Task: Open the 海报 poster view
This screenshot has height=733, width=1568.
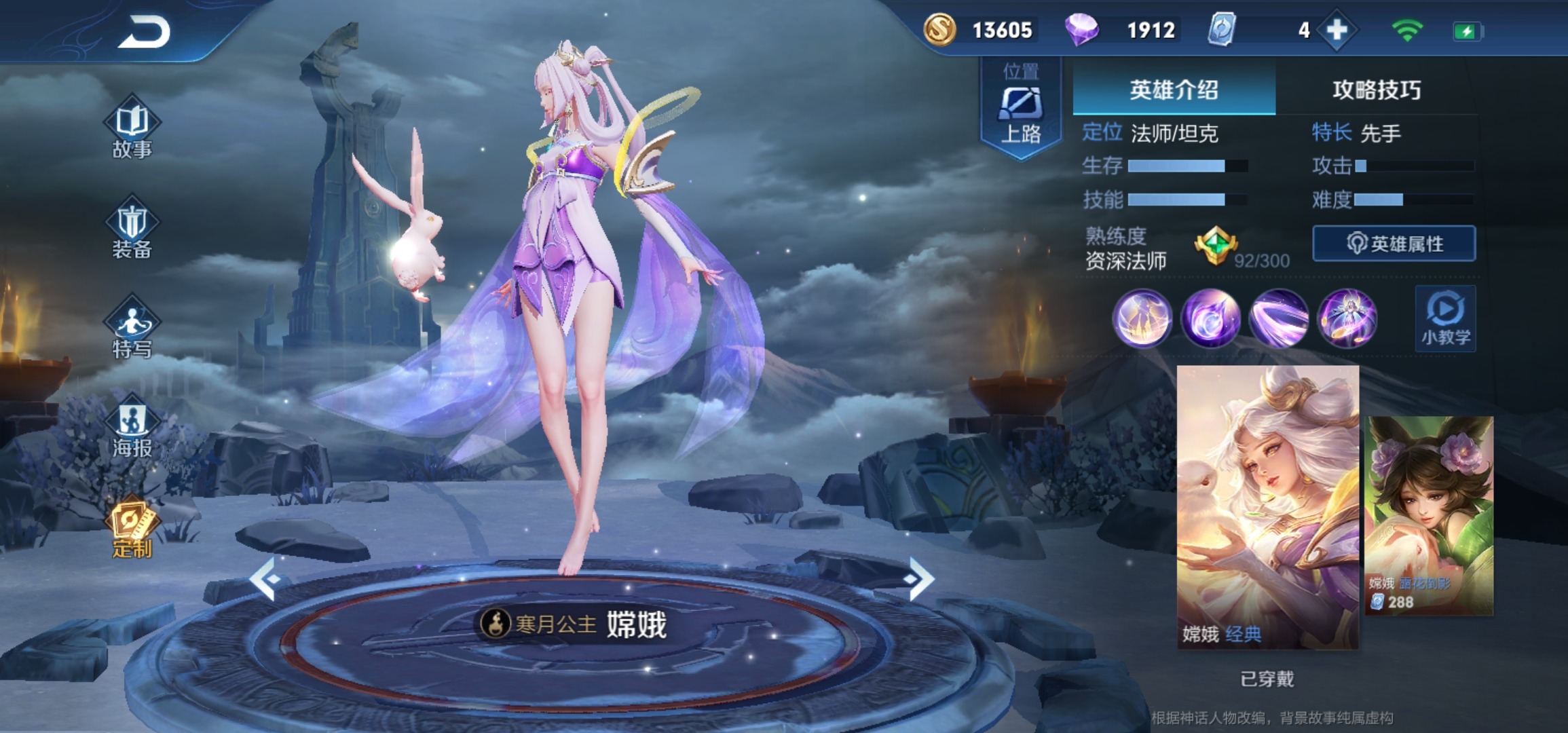Action: click(132, 428)
